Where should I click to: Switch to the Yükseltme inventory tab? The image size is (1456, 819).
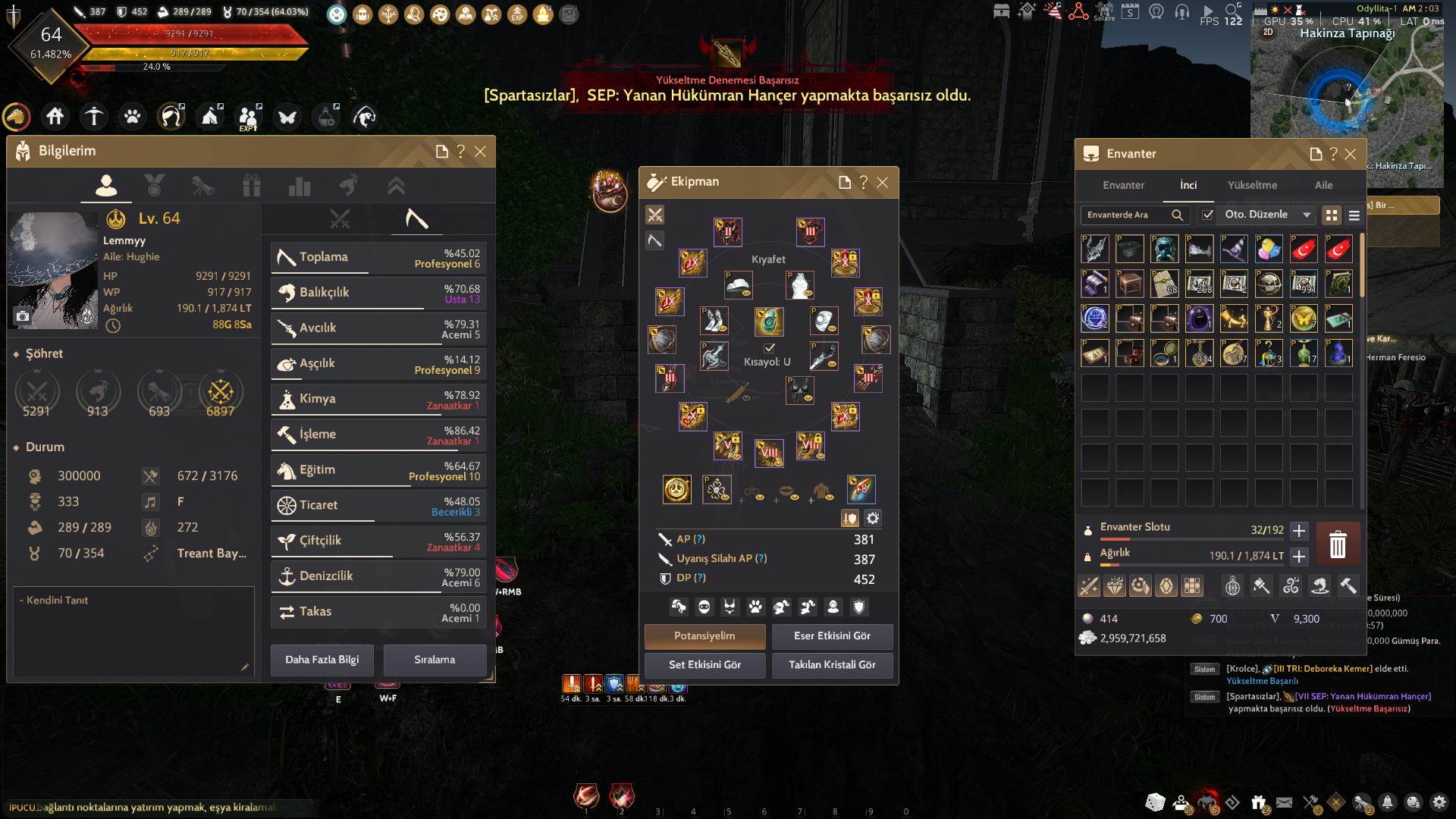1252,185
